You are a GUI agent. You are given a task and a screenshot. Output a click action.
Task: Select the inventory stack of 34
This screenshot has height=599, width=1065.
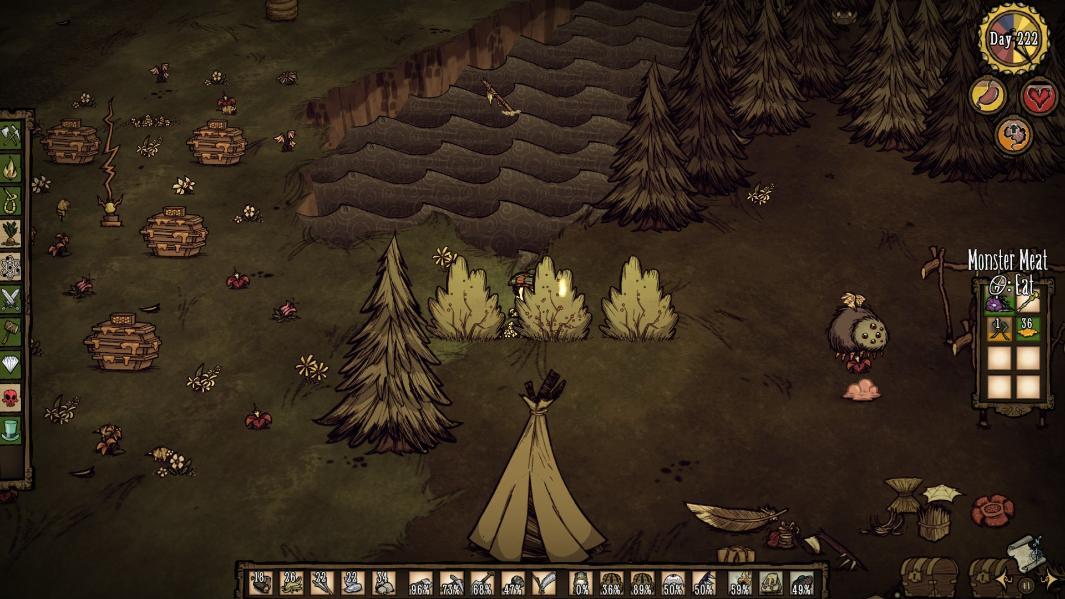pos(384,583)
